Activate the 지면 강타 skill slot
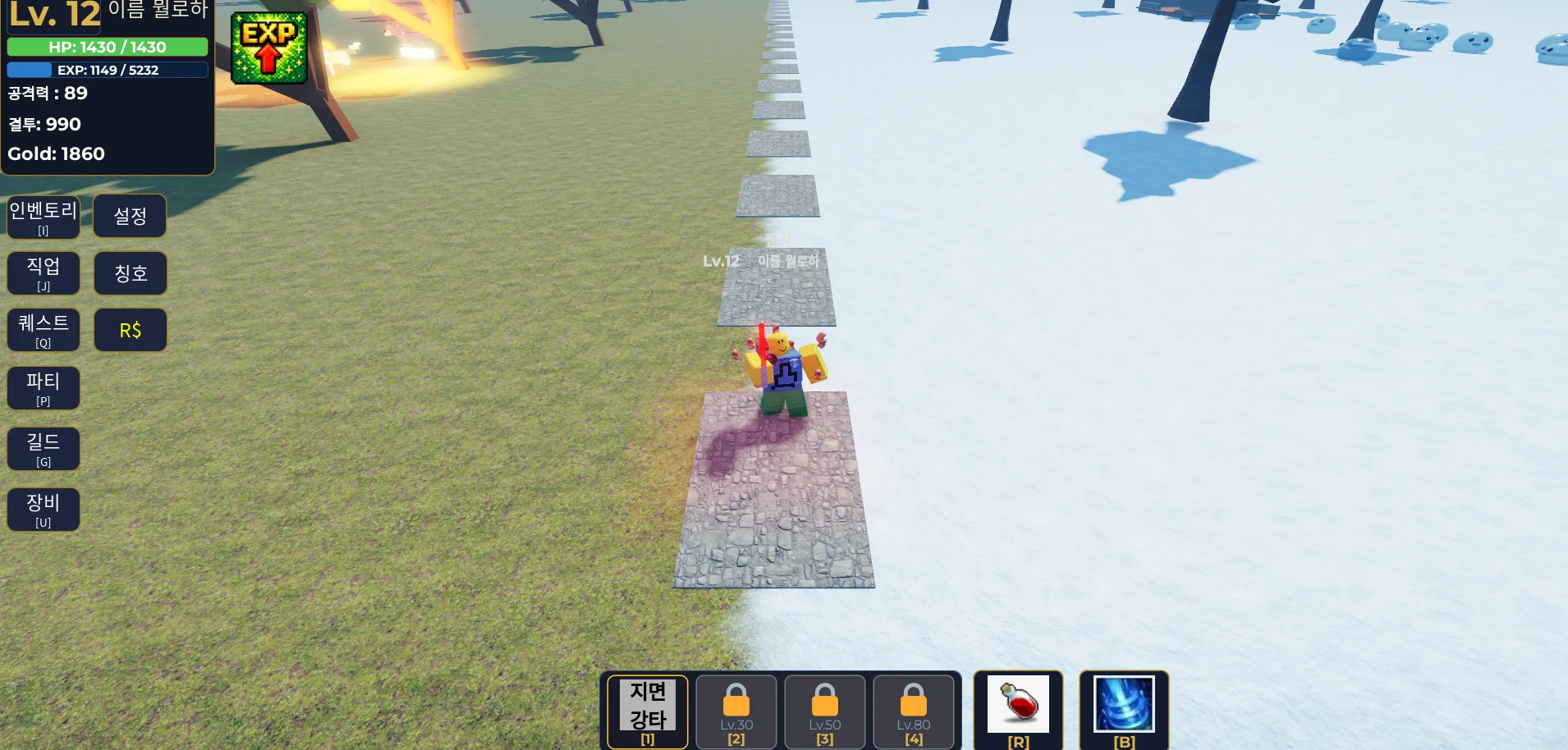The width and height of the screenshot is (1568, 750). point(648,711)
